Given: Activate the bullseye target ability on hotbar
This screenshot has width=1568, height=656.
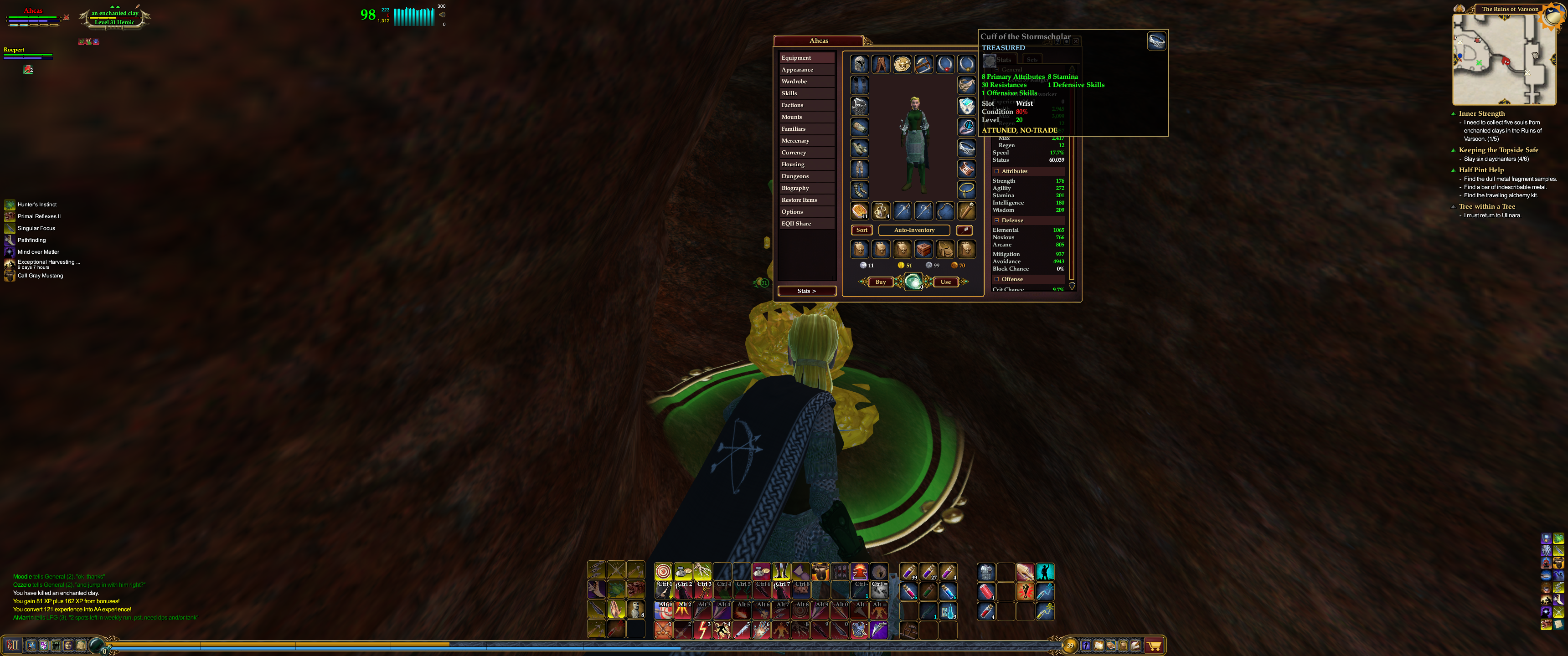Looking at the screenshot, I should pos(663,571).
